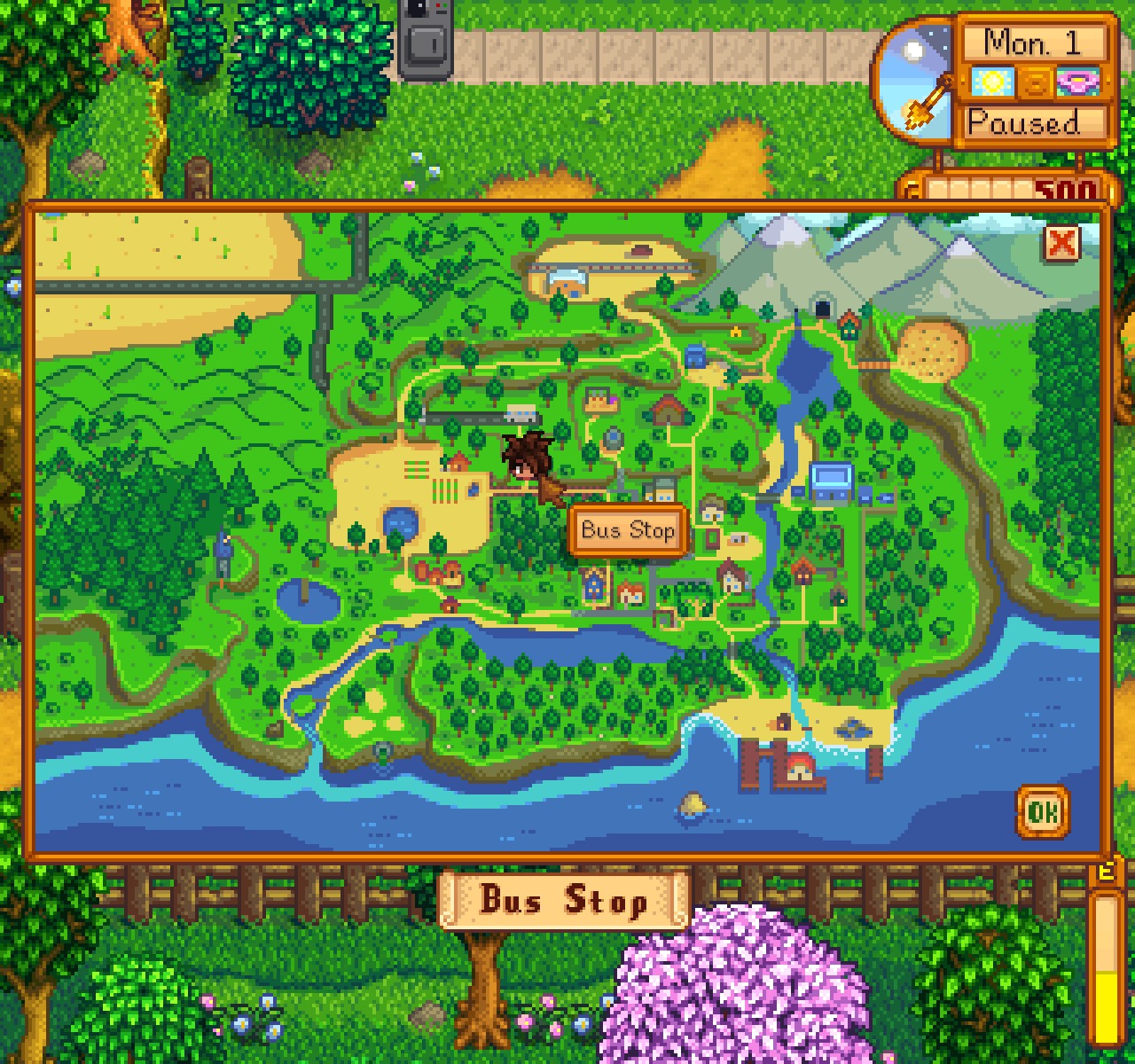Click the Paused status display

(x=1033, y=124)
